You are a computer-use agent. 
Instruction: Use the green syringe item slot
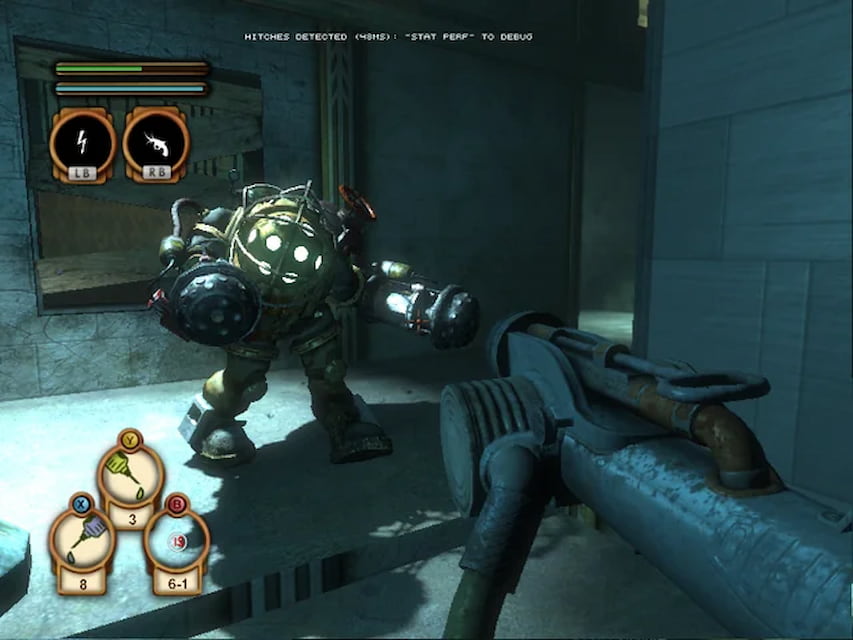click(x=131, y=477)
